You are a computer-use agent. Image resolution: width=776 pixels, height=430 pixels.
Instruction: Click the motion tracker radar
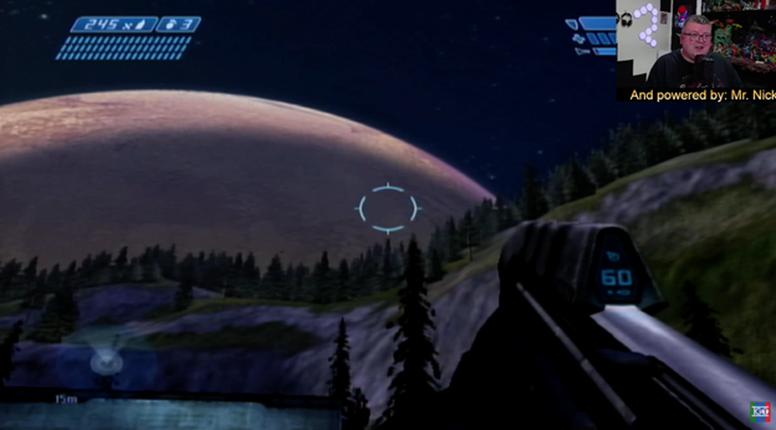pos(107,361)
